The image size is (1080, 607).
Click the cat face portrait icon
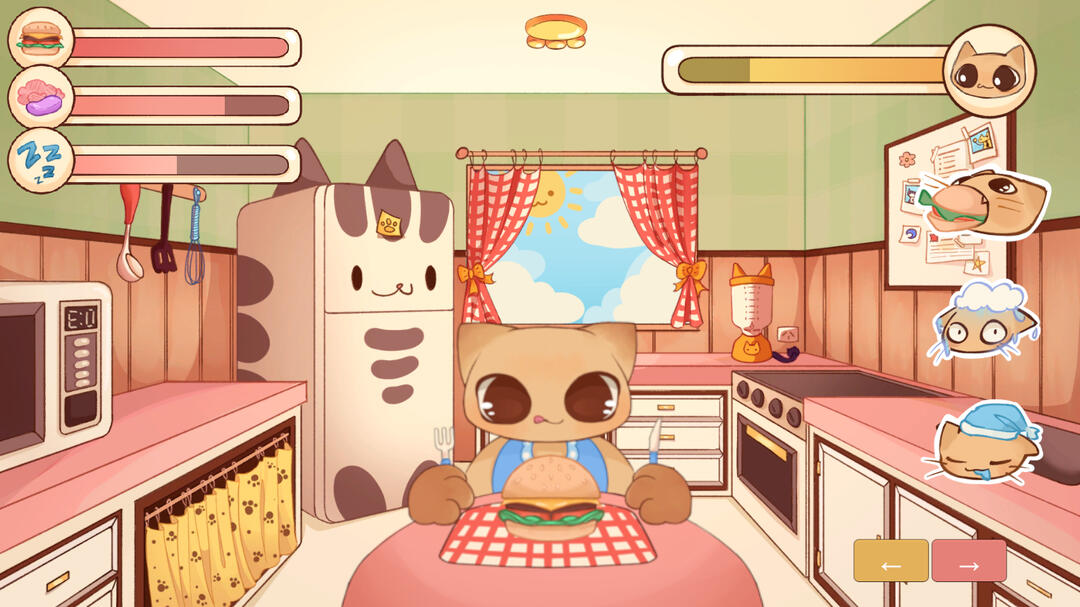click(988, 70)
